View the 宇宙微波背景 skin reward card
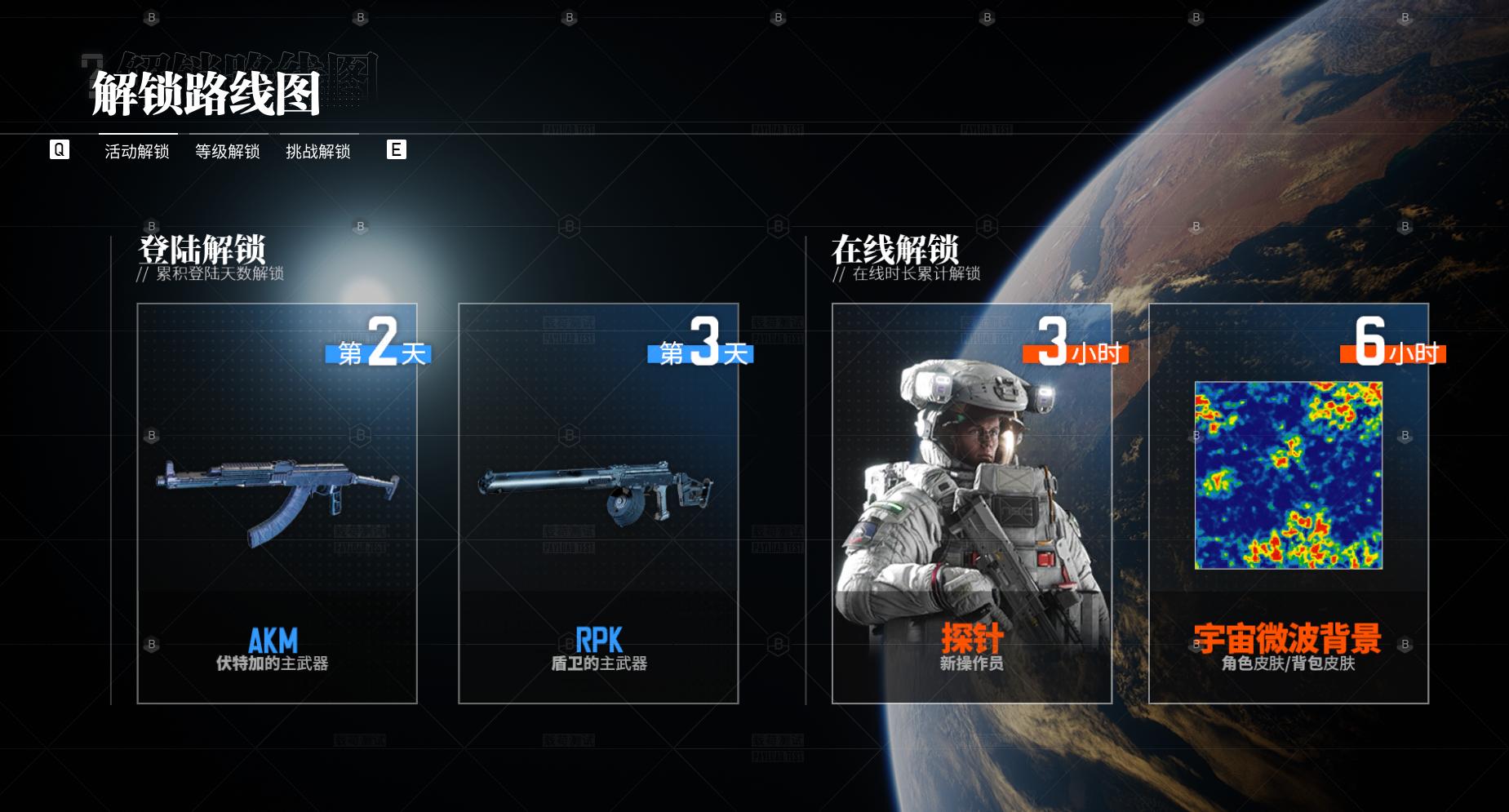 pos(1288,504)
